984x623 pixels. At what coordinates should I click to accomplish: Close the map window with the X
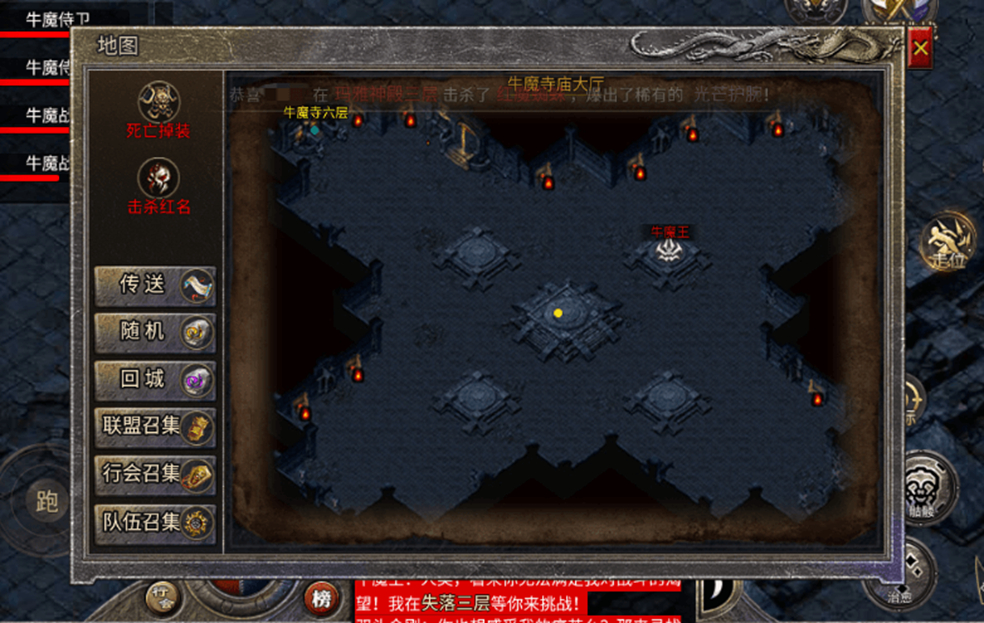click(x=921, y=47)
